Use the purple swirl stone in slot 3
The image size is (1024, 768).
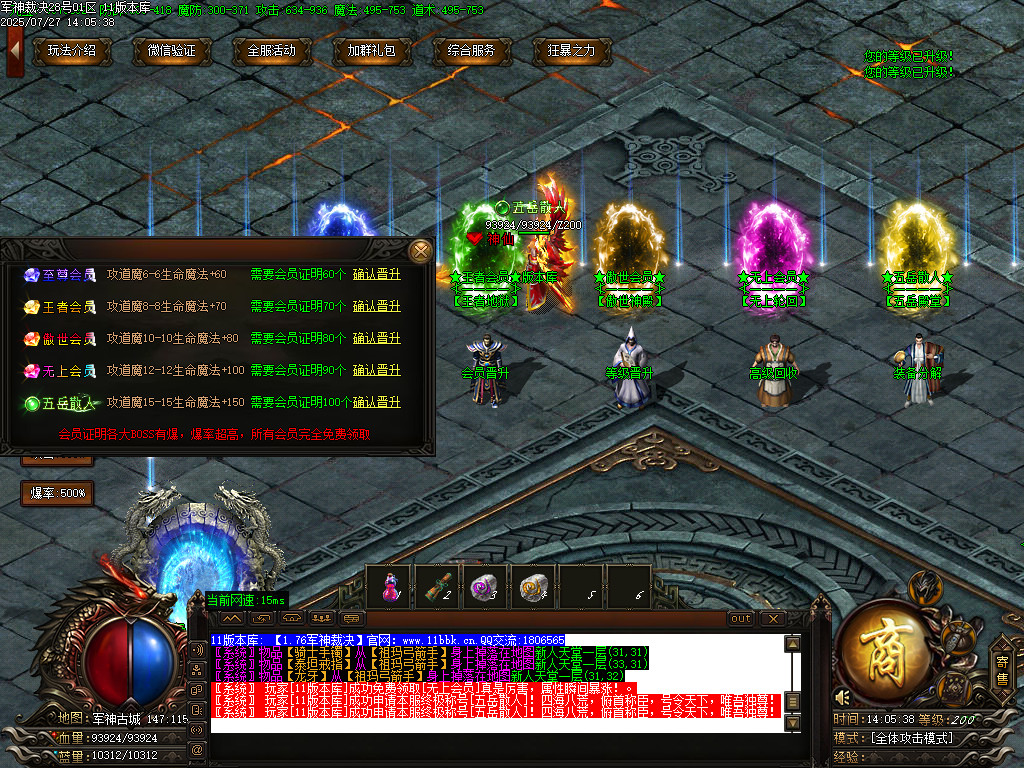pos(485,586)
